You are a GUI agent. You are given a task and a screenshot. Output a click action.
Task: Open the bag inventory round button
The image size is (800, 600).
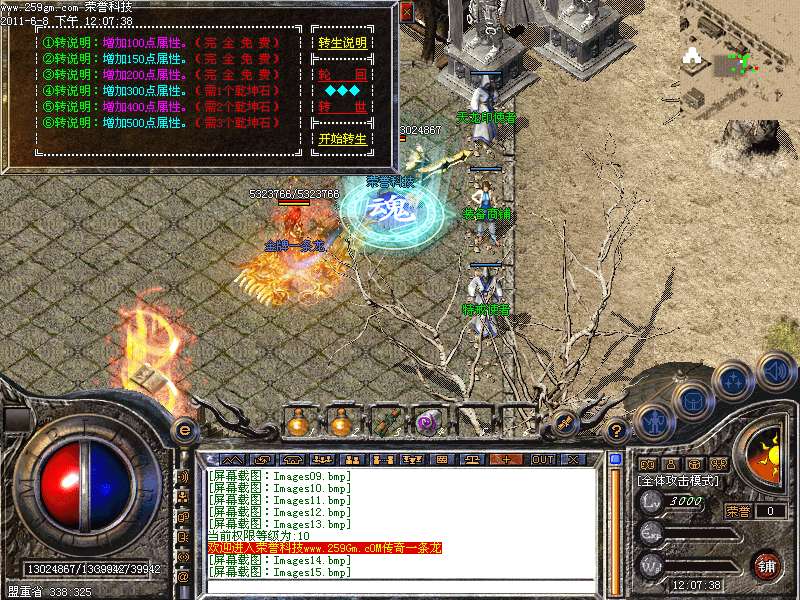pos(692,398)
